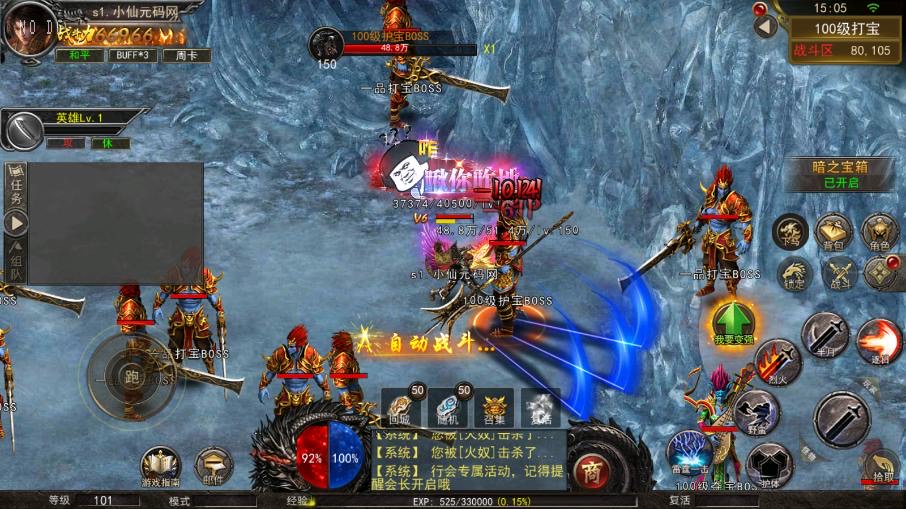Activate the 半月 sword skill
This screenshot has width=906, height=509.
tap(825, 334)
